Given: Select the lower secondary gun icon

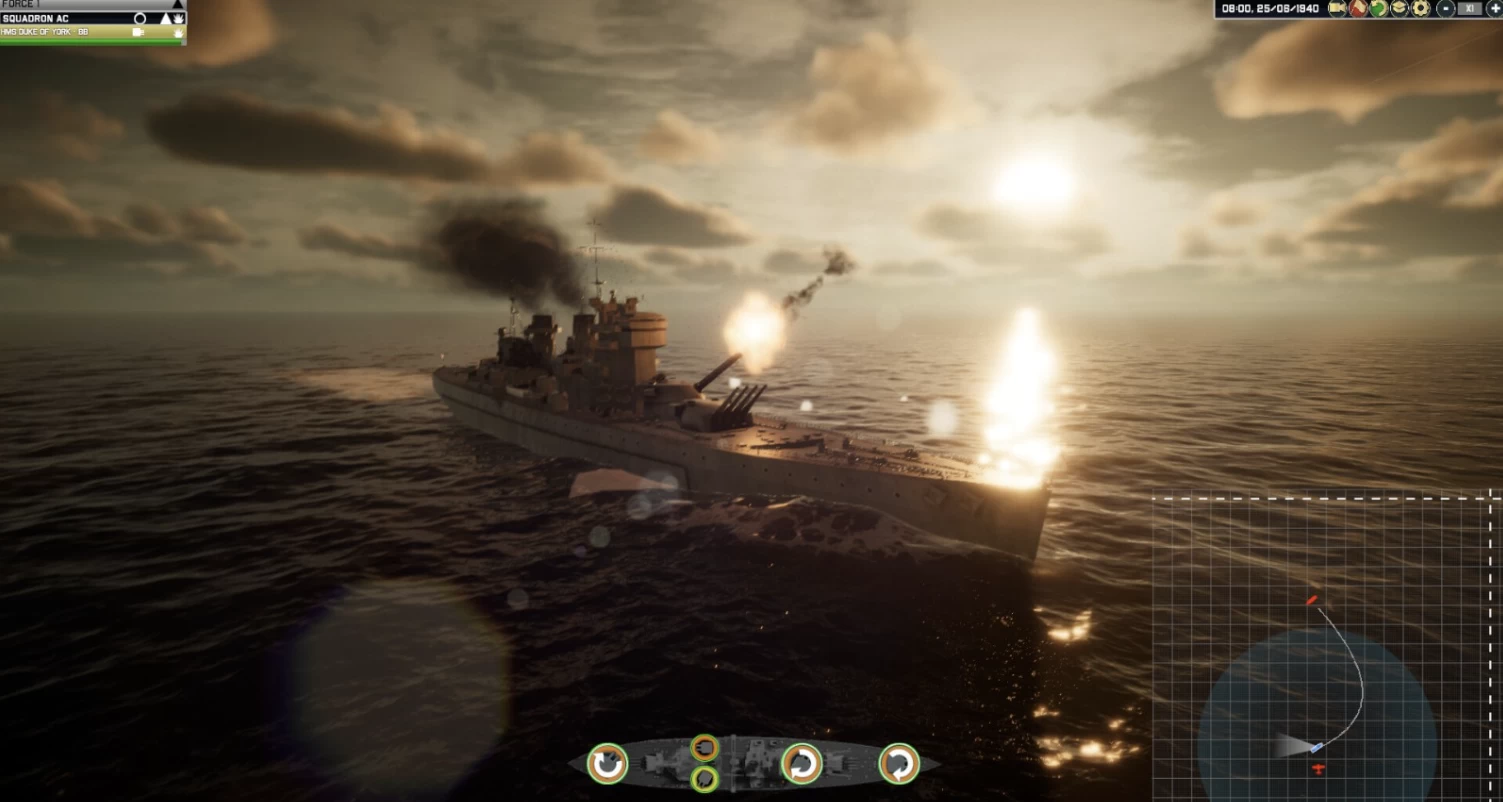Looking at the screenshot, I should pos(705,778).
